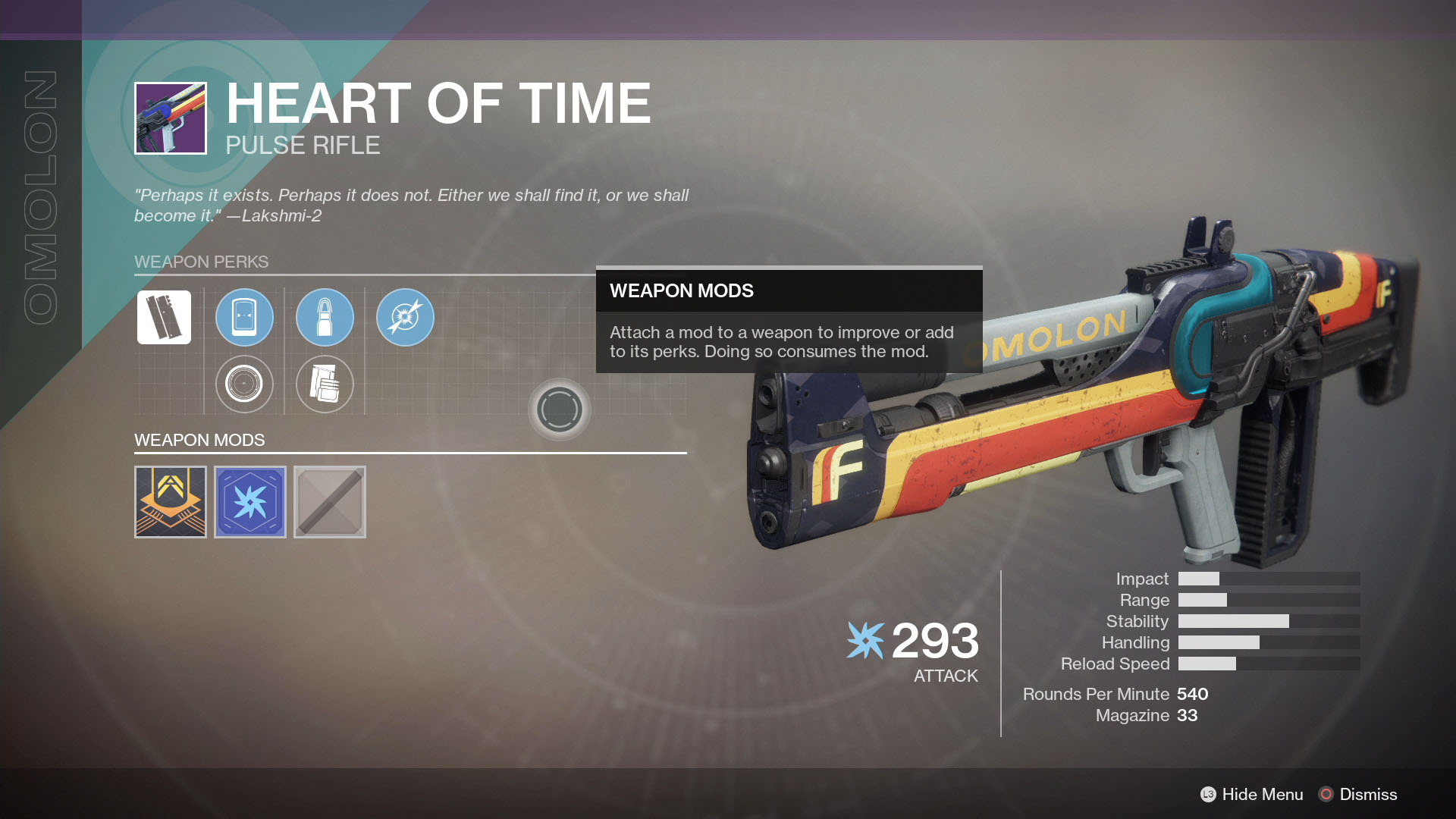Select the documents perk icon in second row

pyautogui.click(x=325, y=384)
